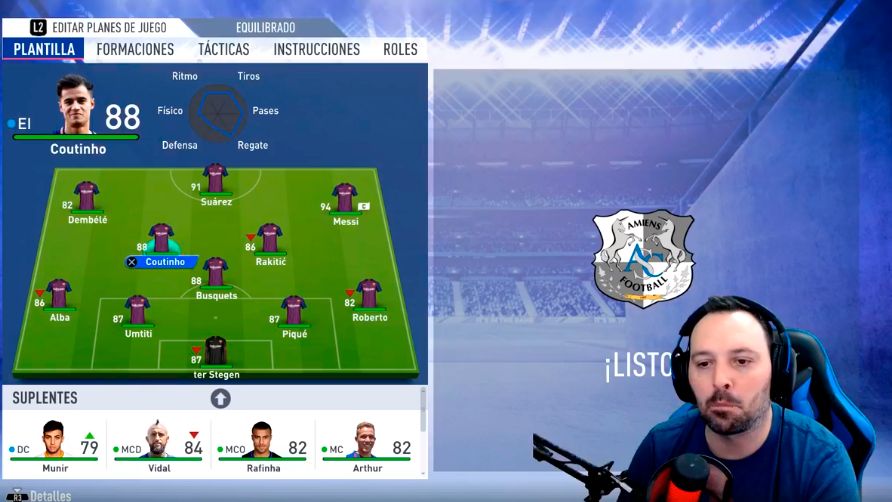The image size is (892, 502).
Task: Pick substitute Munir
Action: pyautogui.click(x=55, y=445)
